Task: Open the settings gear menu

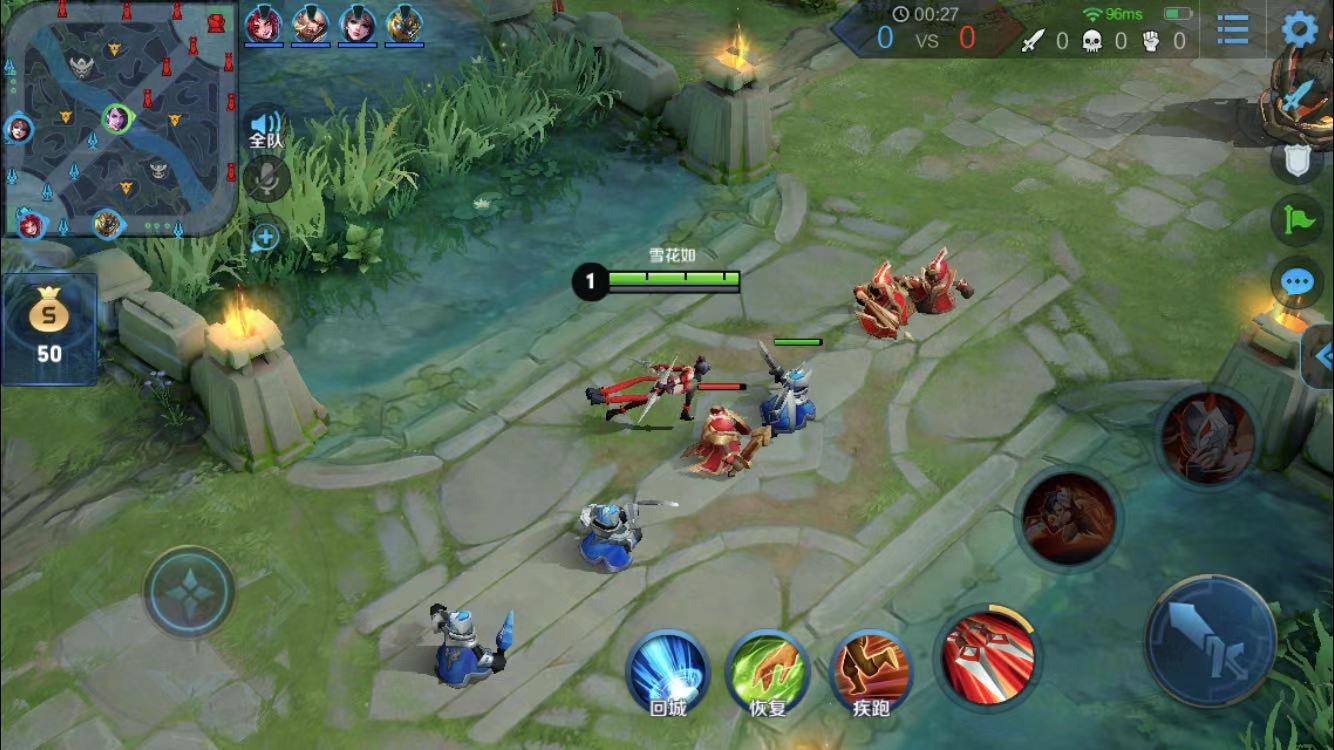Action: point(1299,28)
